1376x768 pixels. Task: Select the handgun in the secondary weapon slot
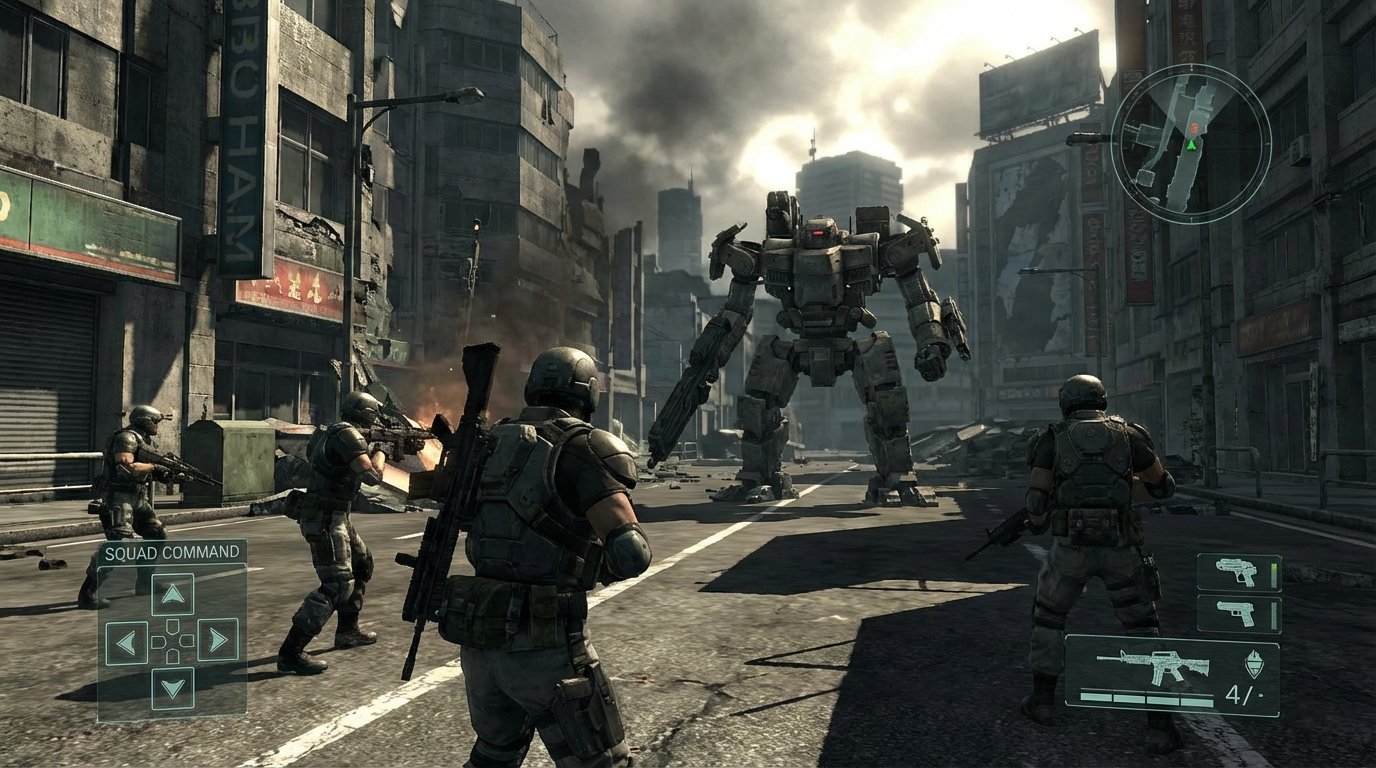(1238, 613)
